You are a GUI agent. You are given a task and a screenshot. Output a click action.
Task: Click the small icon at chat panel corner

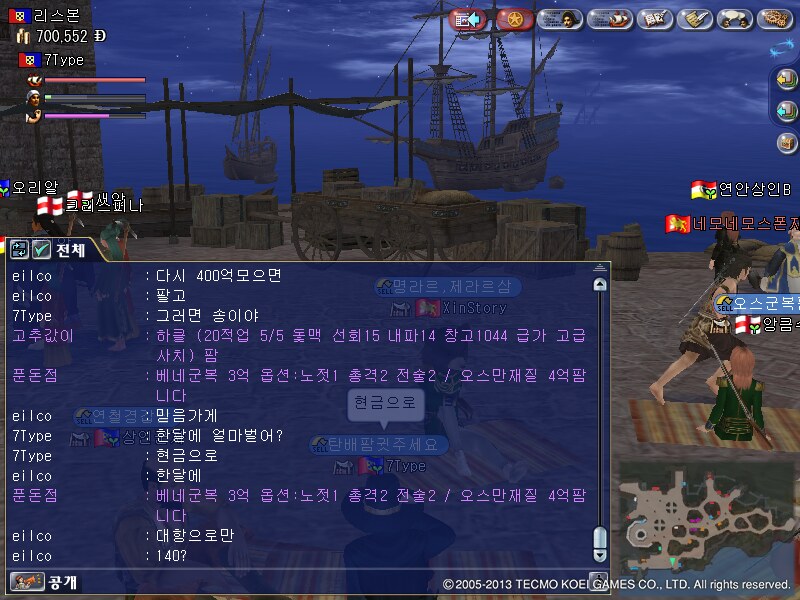click(598, 579)
